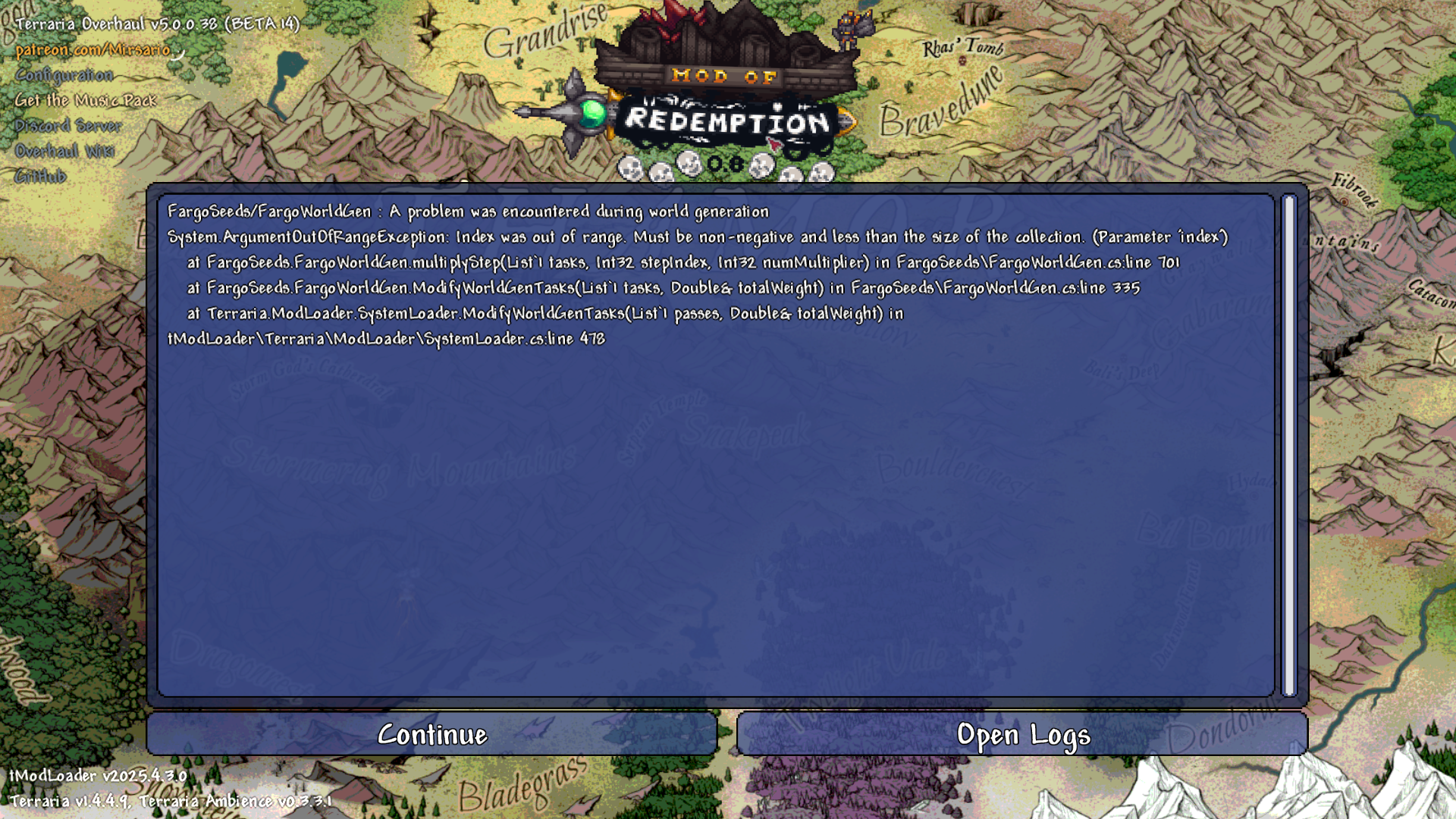Screen dimensions: 1456x819
Task: Click the error message scrollbar
Action: tap(1288, 445)
